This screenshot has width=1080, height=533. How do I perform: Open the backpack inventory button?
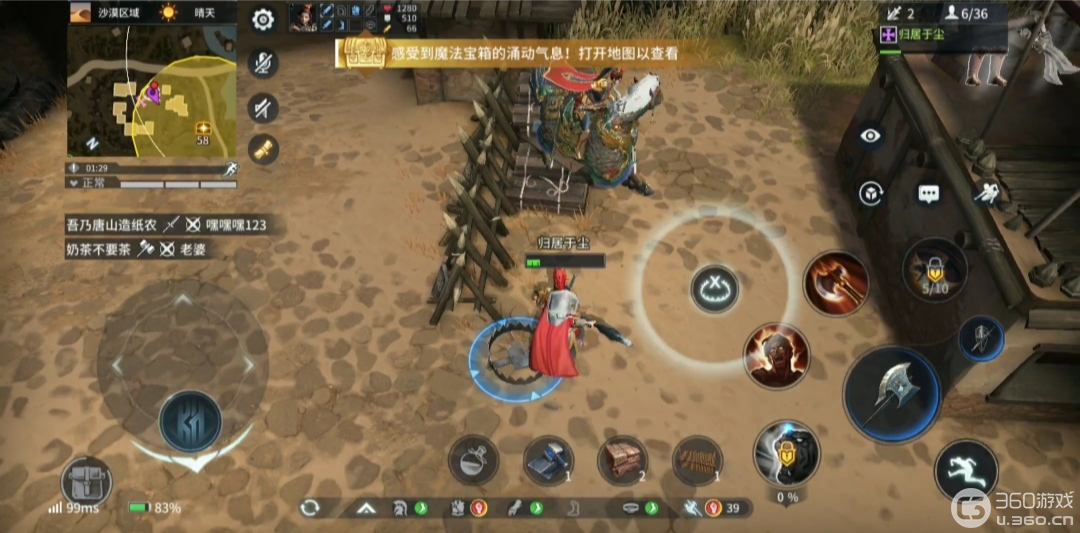tap(86, 483)
